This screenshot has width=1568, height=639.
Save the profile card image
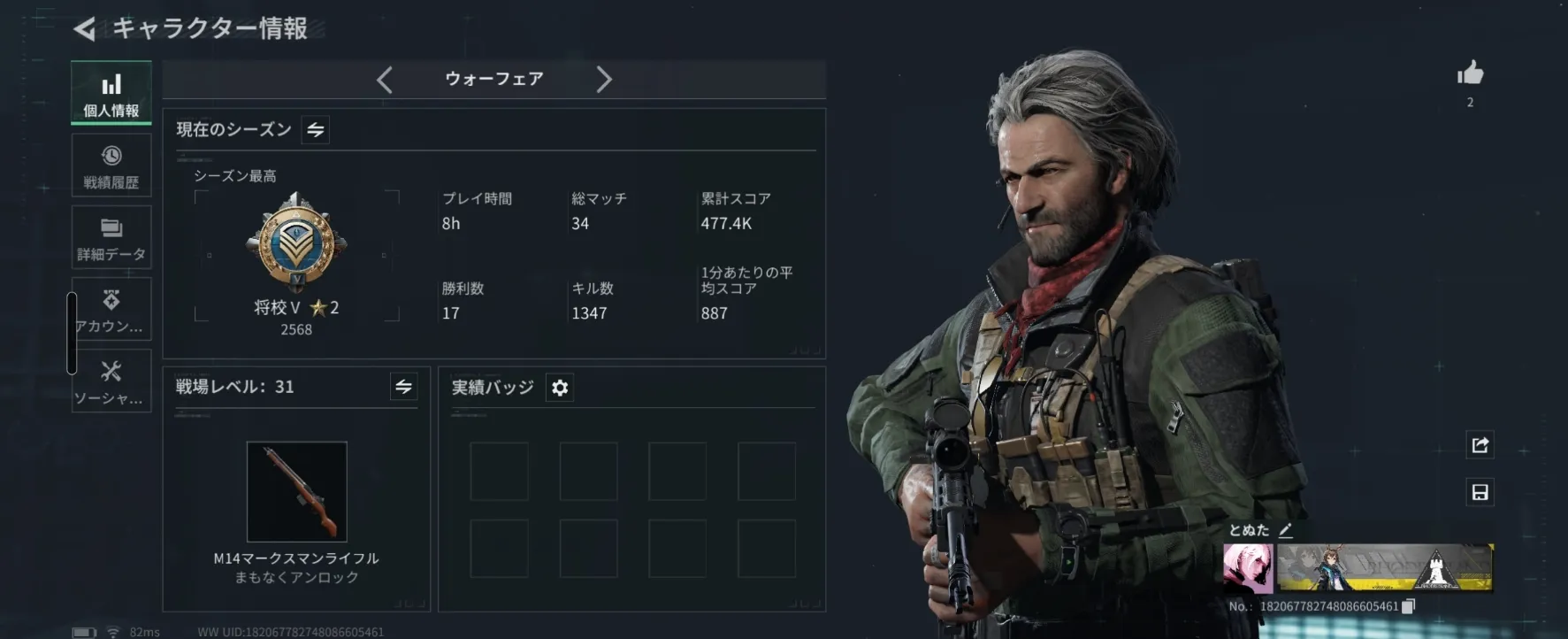(1480, 492)
